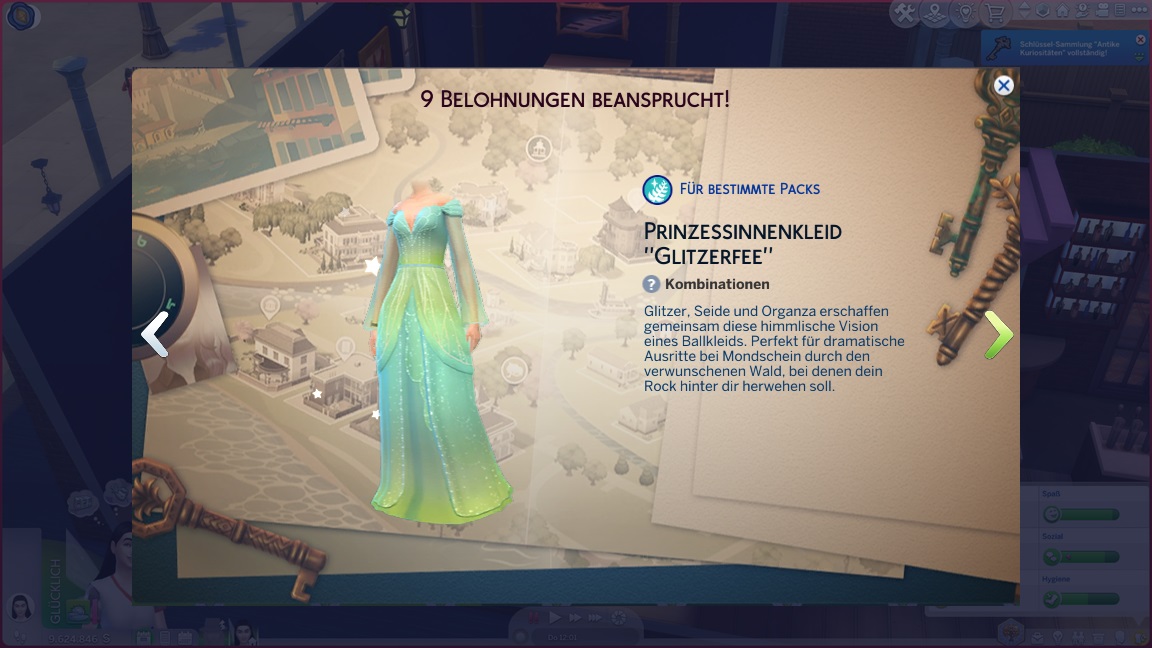Screen dimensions: 1152x648
Task: Open the three-dots game options menu
Action: point(1138,12)
